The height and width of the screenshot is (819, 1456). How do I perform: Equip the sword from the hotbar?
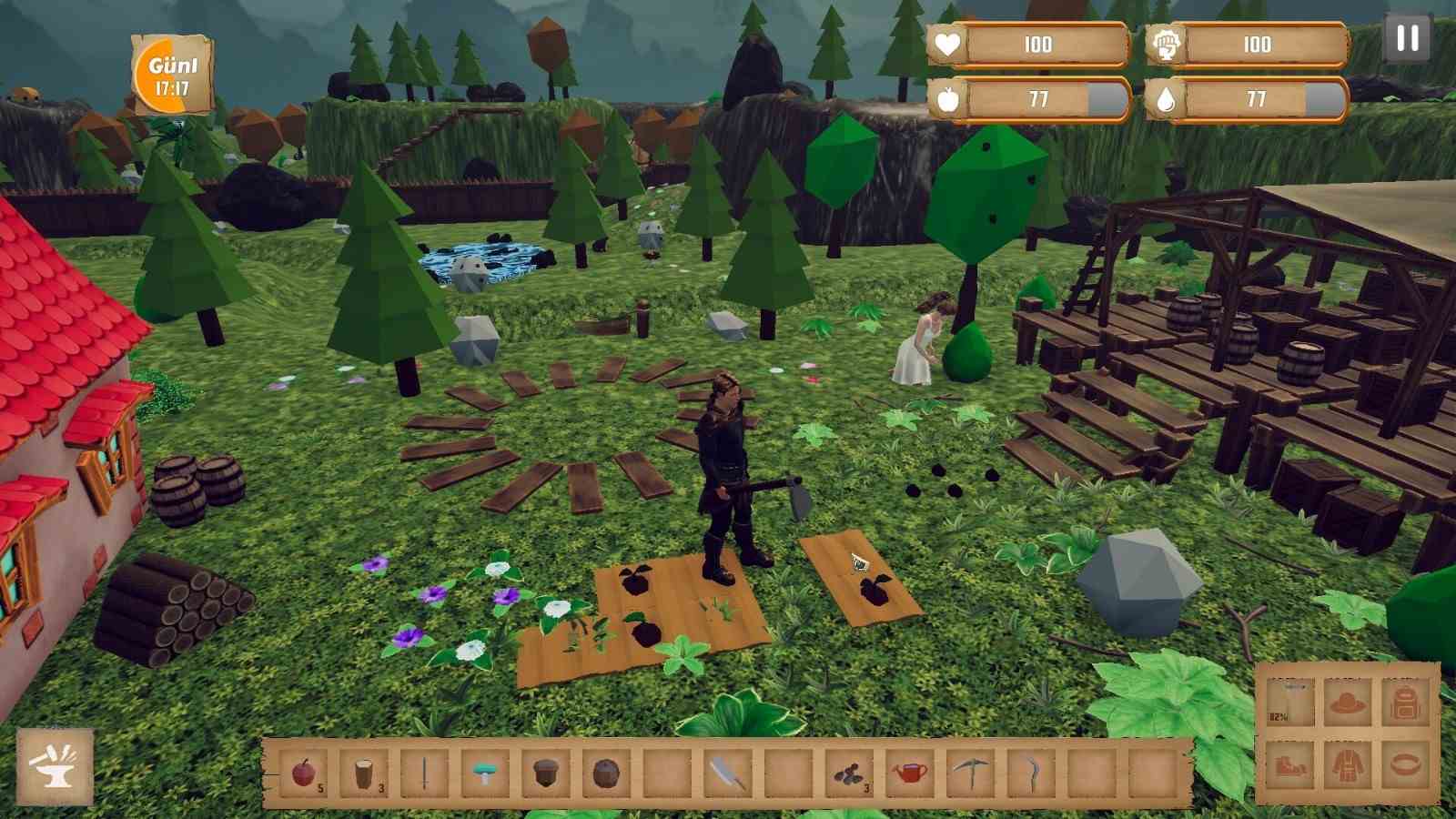pos(424,773)
